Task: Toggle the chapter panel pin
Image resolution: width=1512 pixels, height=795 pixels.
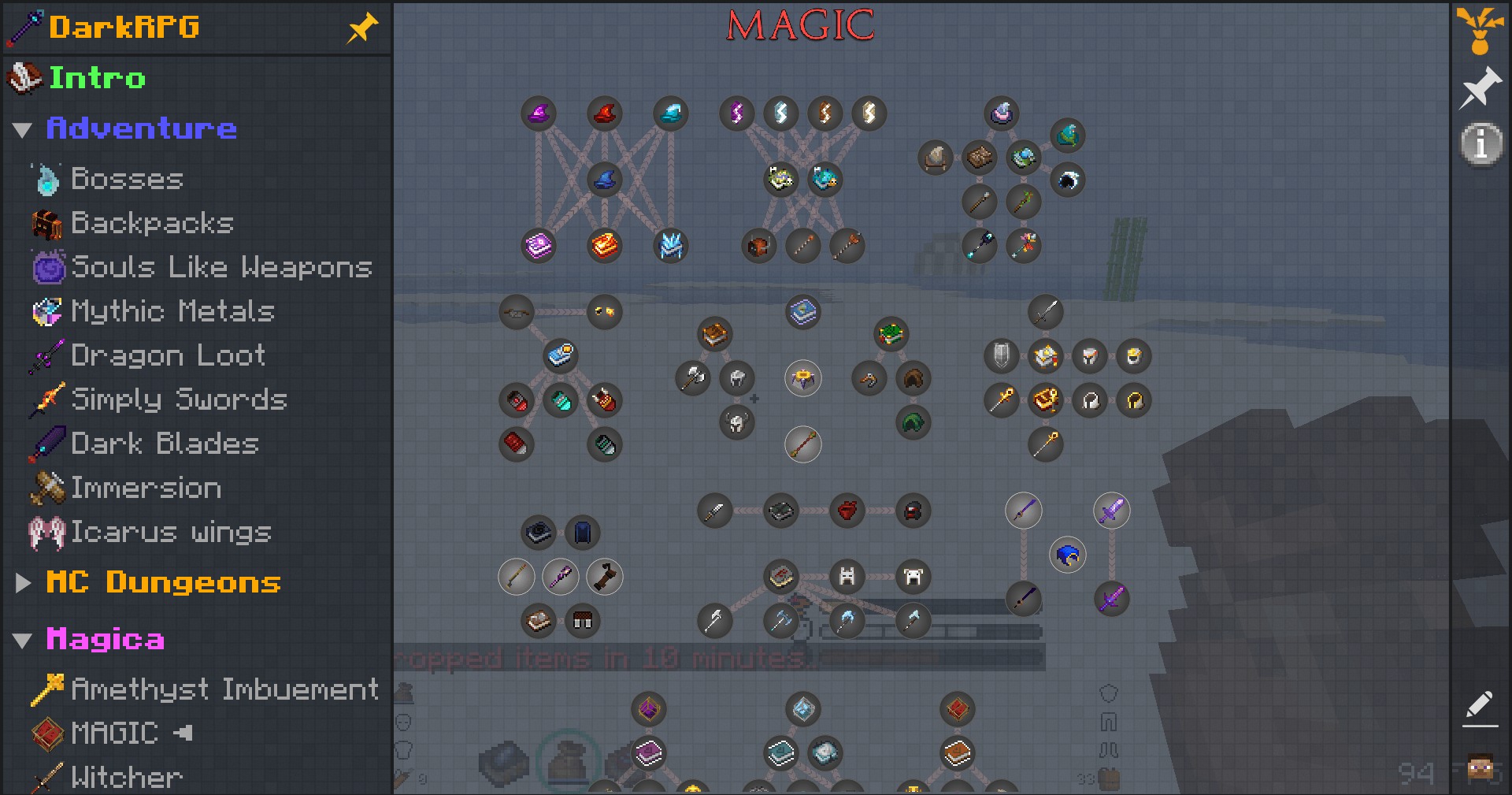Action: [362, 28]
